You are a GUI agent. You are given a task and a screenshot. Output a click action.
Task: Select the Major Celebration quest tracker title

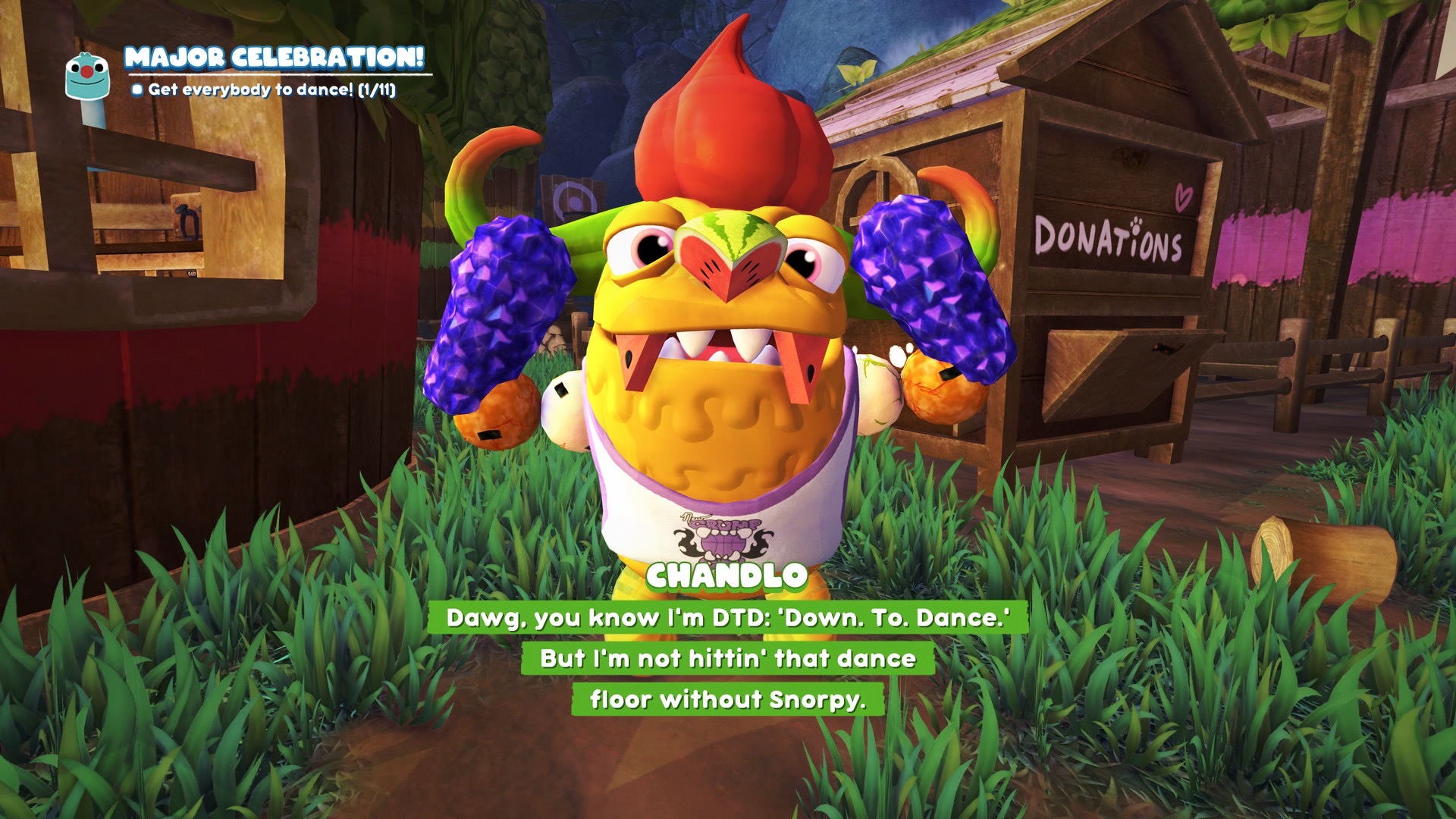(x=274, y=58)
